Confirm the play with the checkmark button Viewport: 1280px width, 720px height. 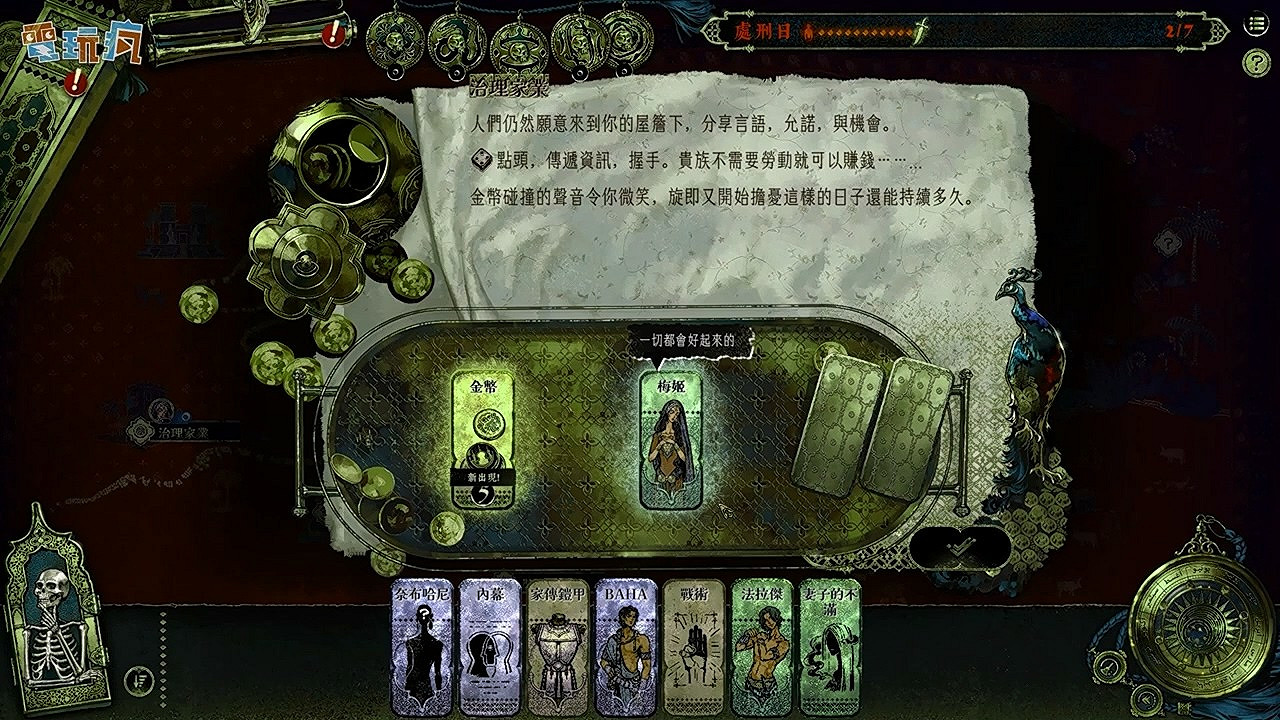(x=960, y=545)
